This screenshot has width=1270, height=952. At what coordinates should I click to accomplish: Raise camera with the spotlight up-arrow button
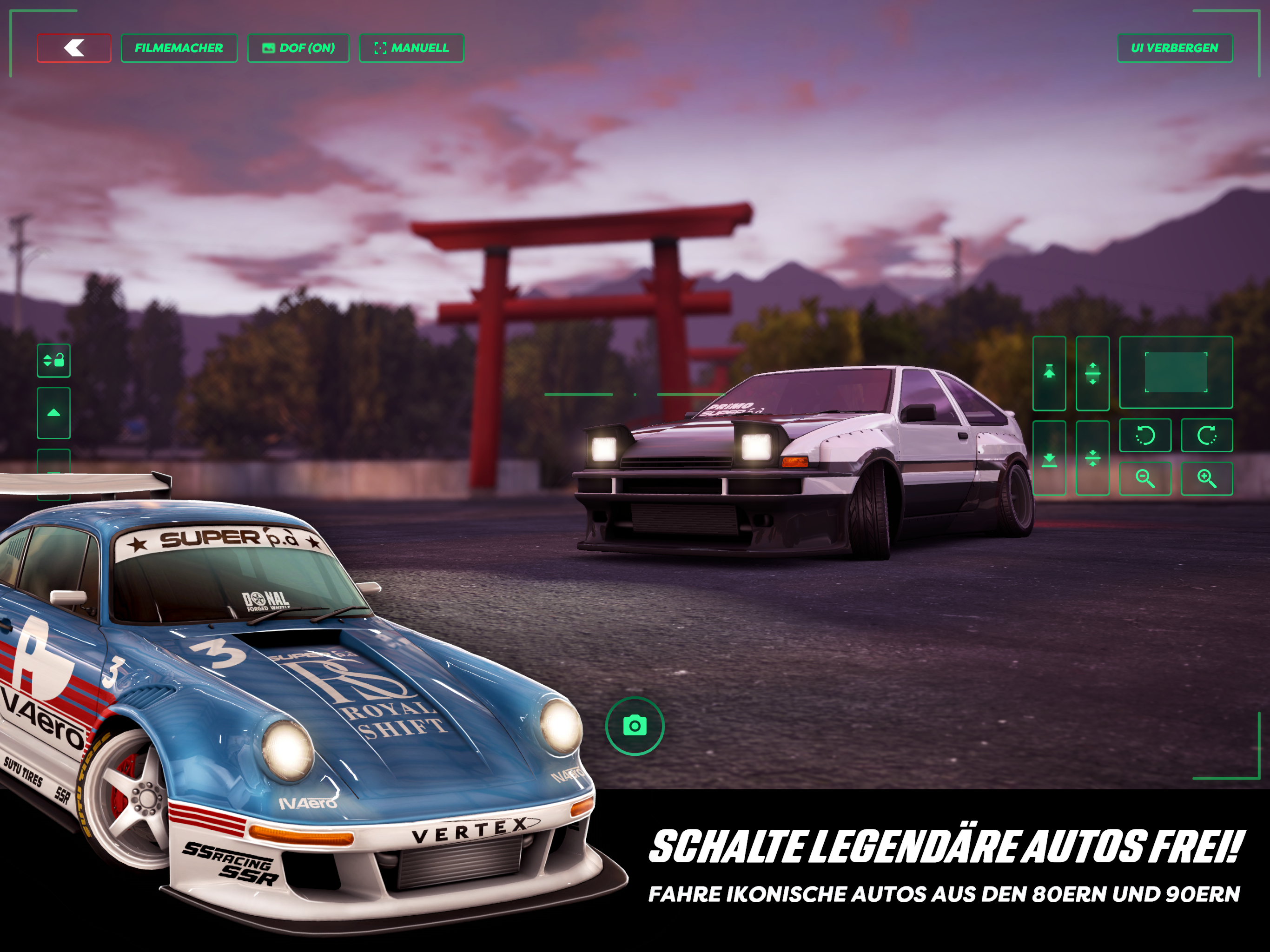[x=1049, y=373]
